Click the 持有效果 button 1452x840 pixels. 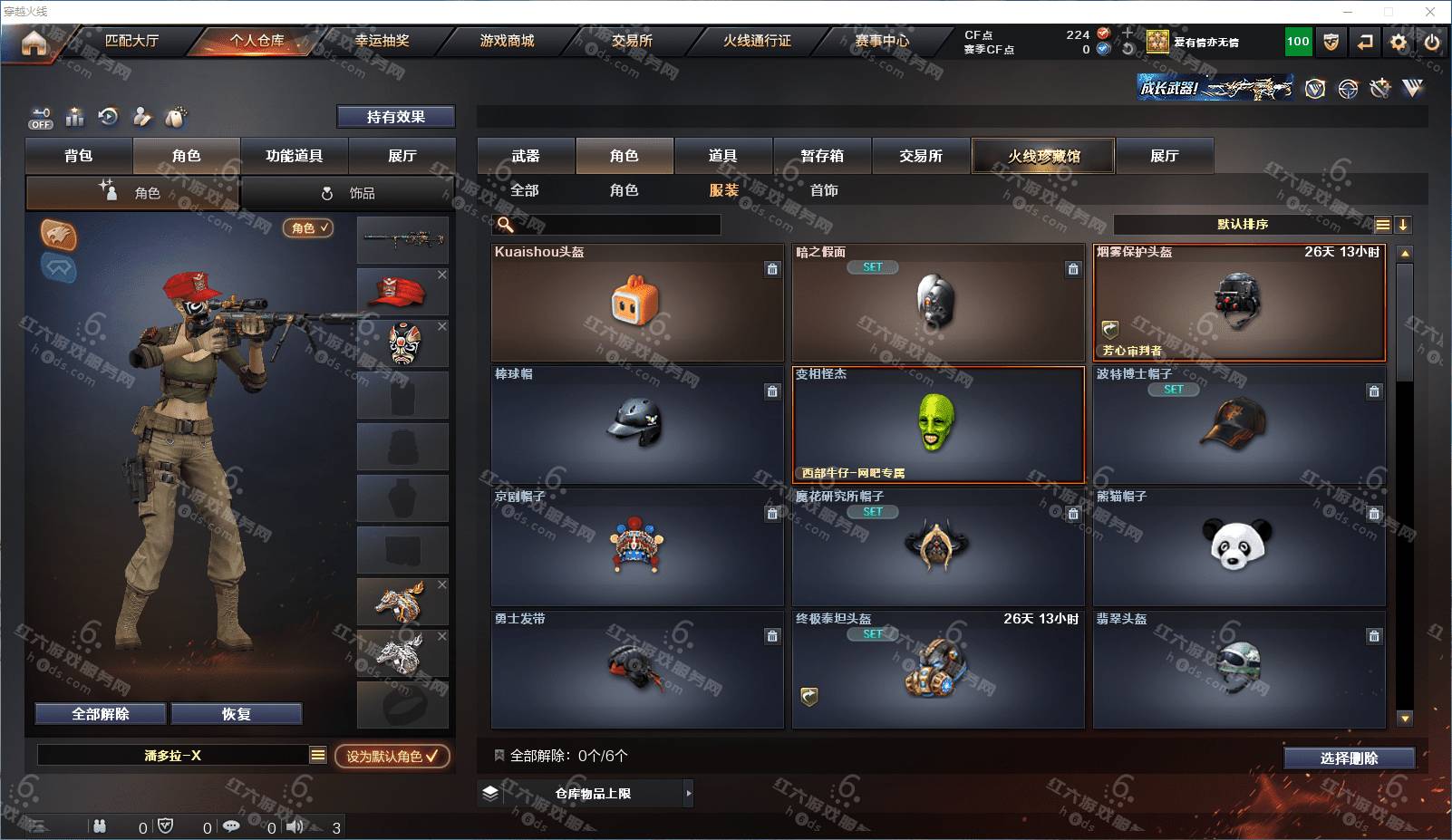point(395,117)
